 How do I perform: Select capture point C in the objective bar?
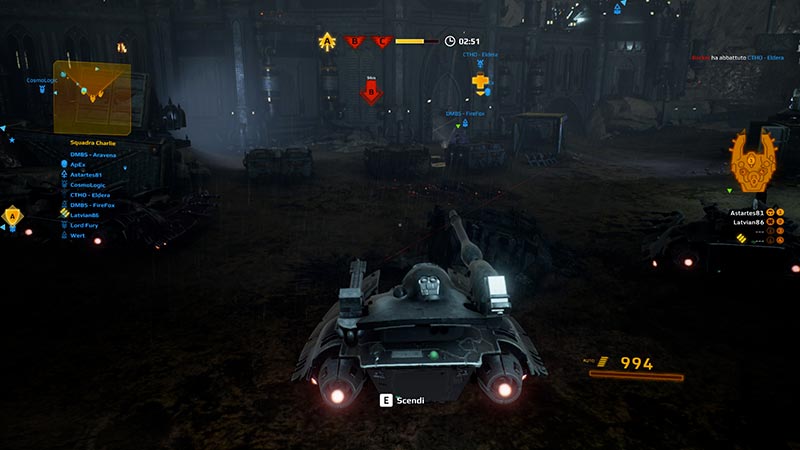pos(381,41)
